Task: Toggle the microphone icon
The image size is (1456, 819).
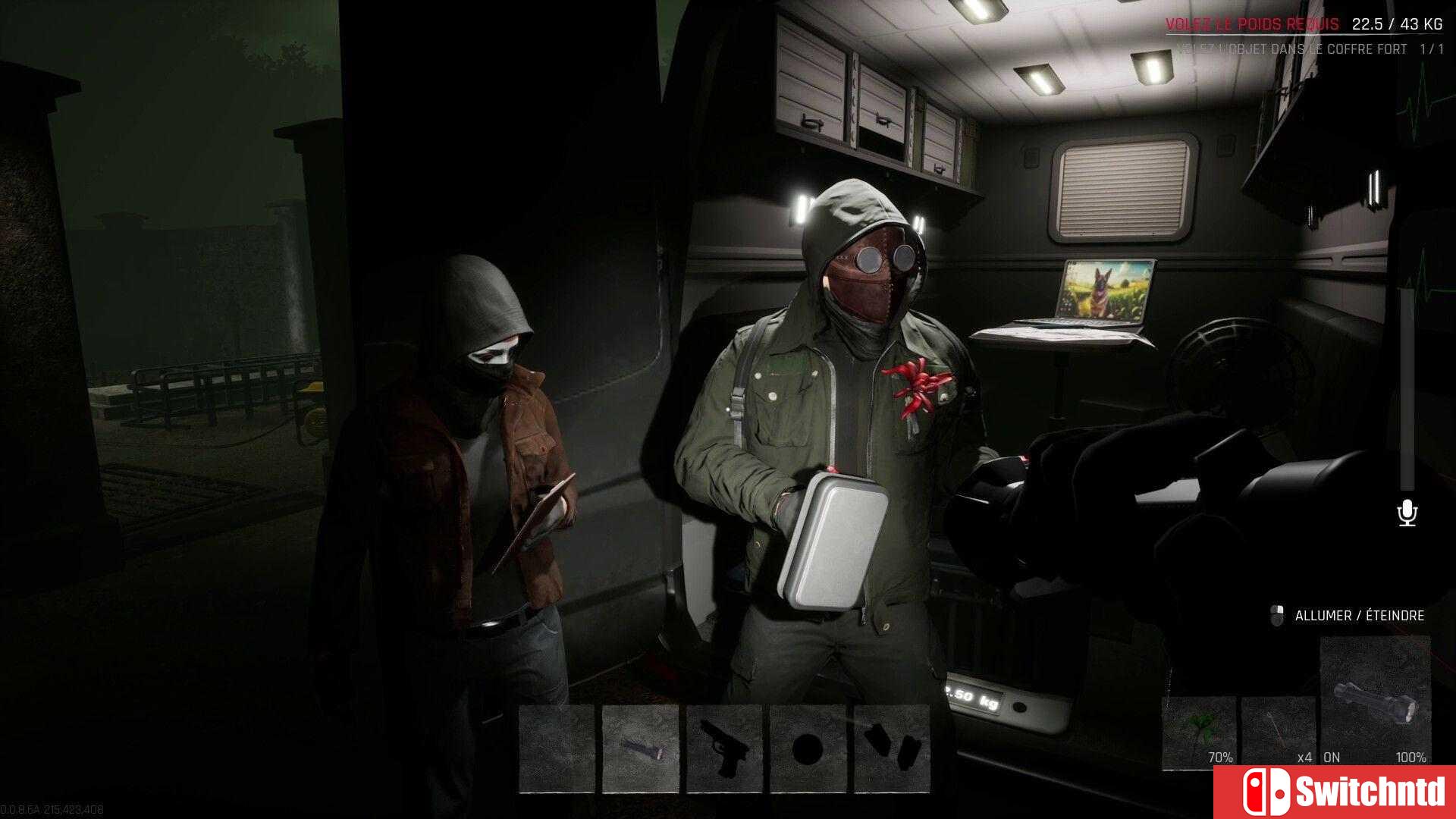Action: [1407, 513]
